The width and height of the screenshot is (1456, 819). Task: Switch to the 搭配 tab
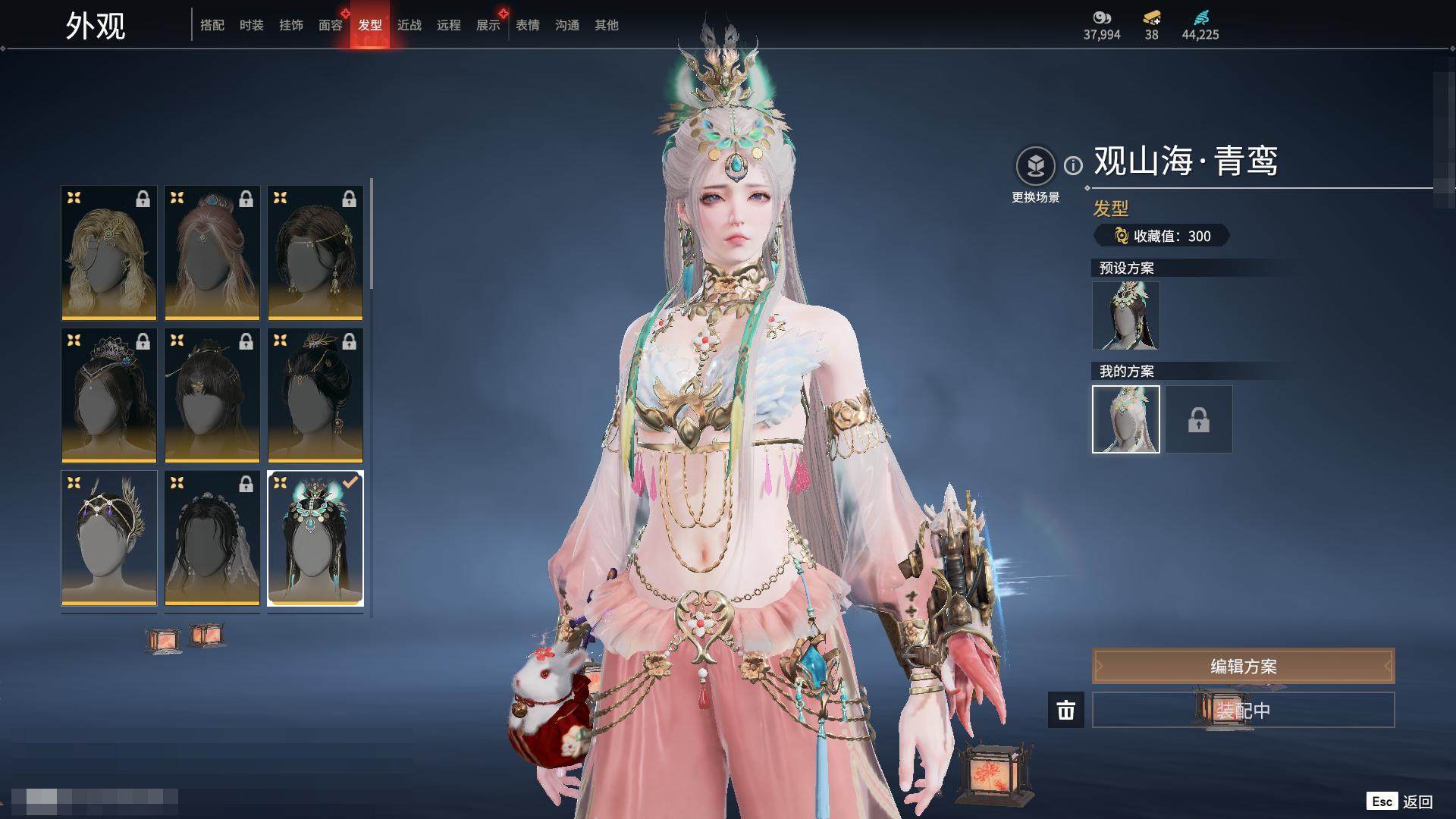coord(212,25)
